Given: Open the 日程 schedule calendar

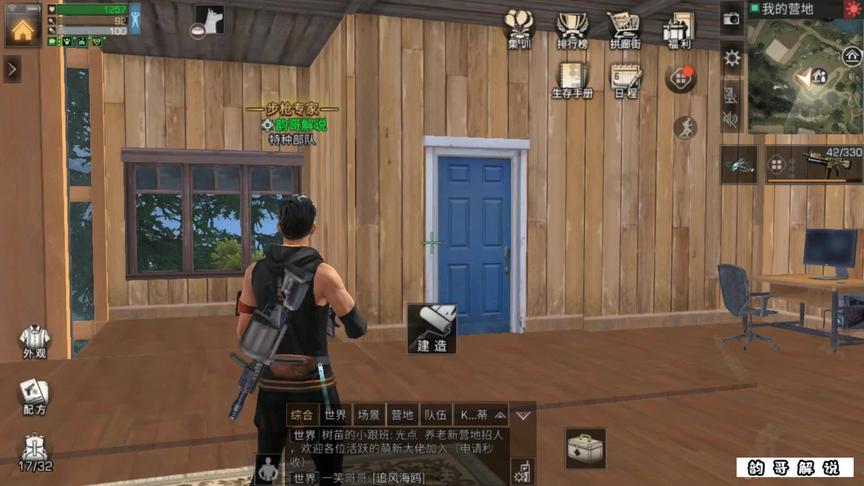Looking at the screenshot, I should (x=626, y=80).
